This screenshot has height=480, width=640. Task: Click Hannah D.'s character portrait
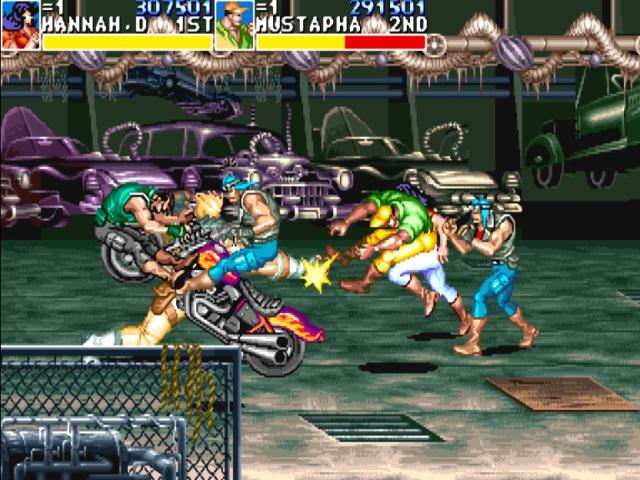(20, 26)
